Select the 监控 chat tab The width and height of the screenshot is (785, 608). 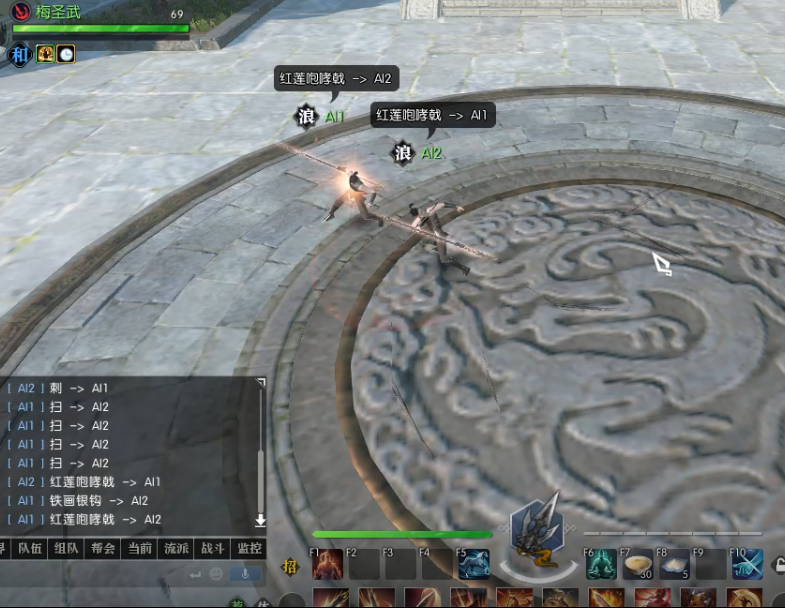point(249,548)
